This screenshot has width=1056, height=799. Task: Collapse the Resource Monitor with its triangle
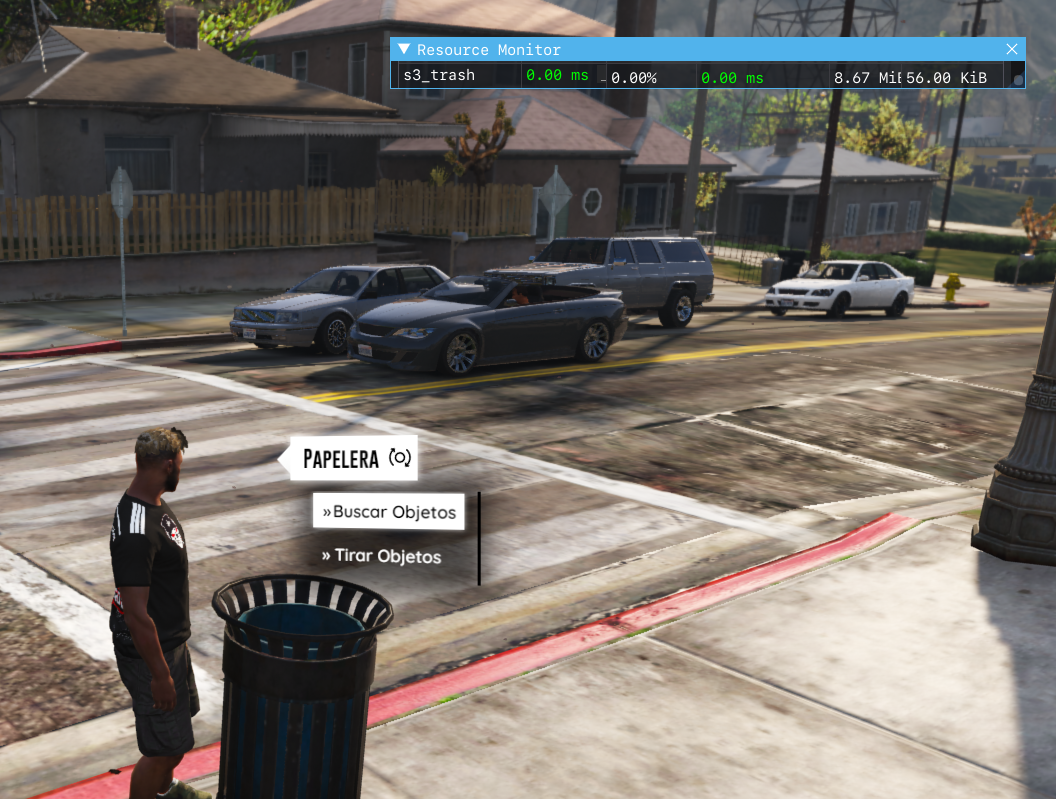(404, 49)
